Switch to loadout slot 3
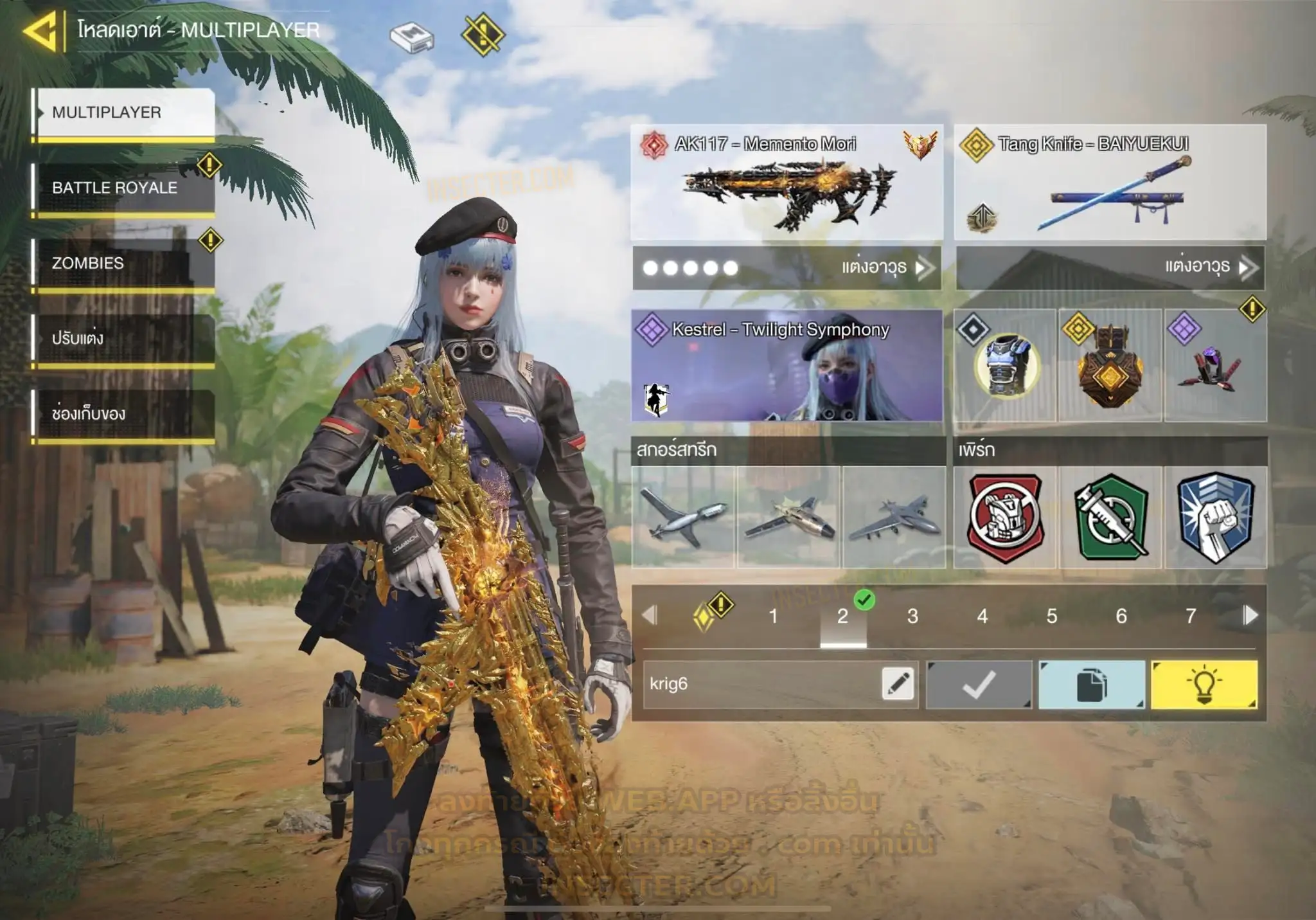1316x920 pixels. (912, 617)
